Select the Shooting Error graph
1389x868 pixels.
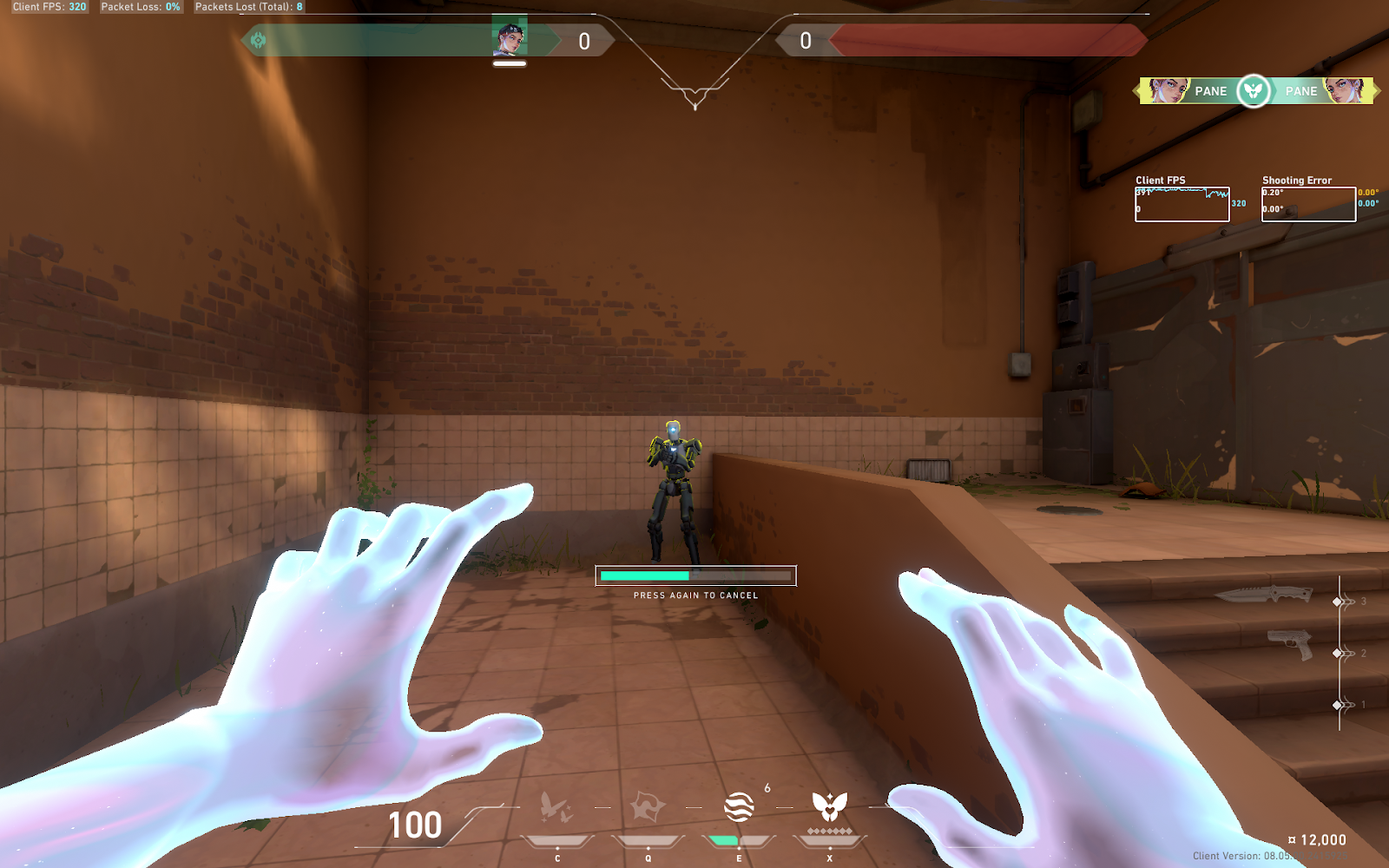tap(1308, 205)
